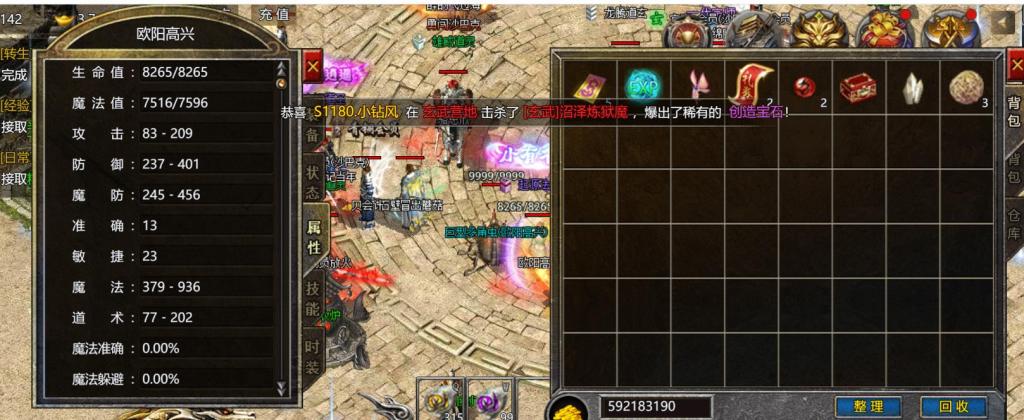Select the 属性 attributes tab
Viewport: 1024px width, 420px height.
click(x=313, y=240)
